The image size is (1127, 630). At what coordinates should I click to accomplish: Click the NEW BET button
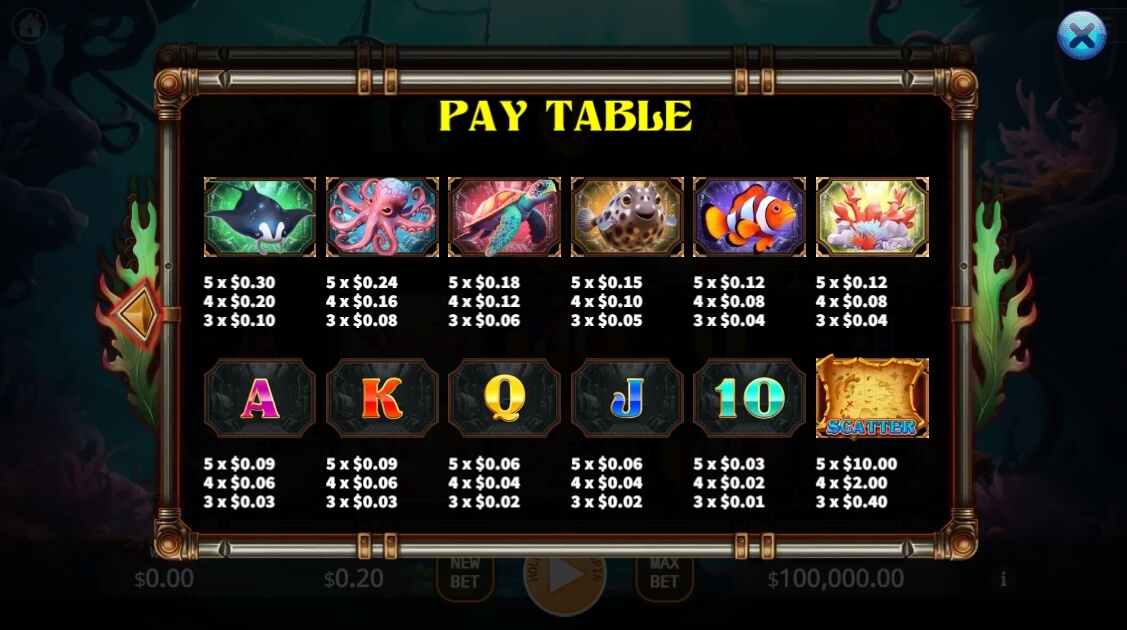(465, 573)
